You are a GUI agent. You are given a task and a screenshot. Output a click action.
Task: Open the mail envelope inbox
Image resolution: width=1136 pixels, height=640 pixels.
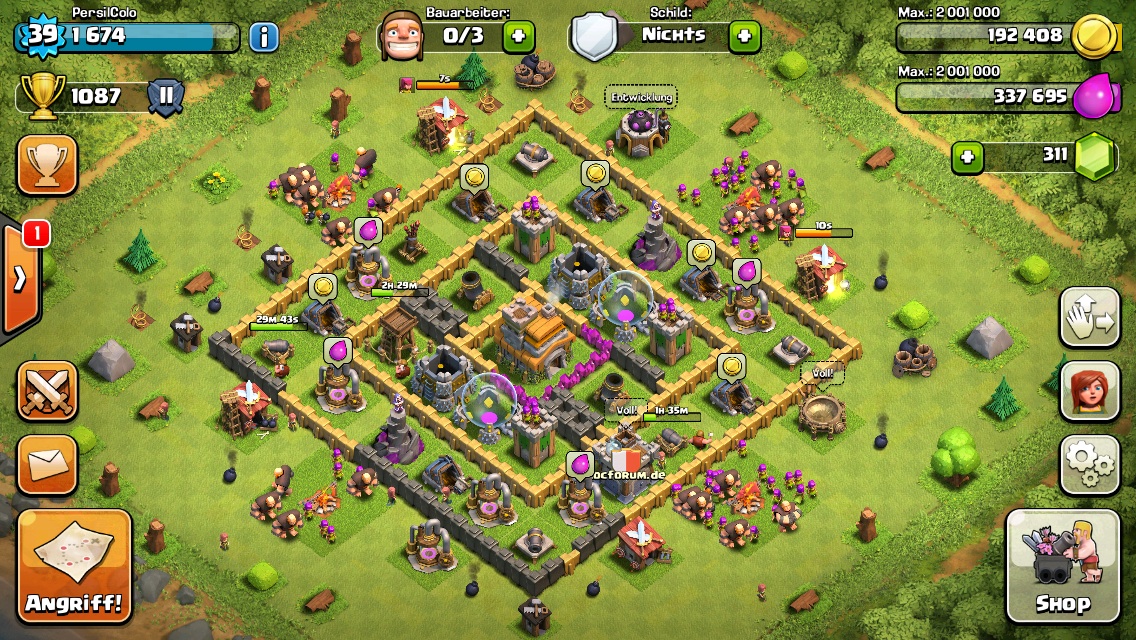(47, 464)
